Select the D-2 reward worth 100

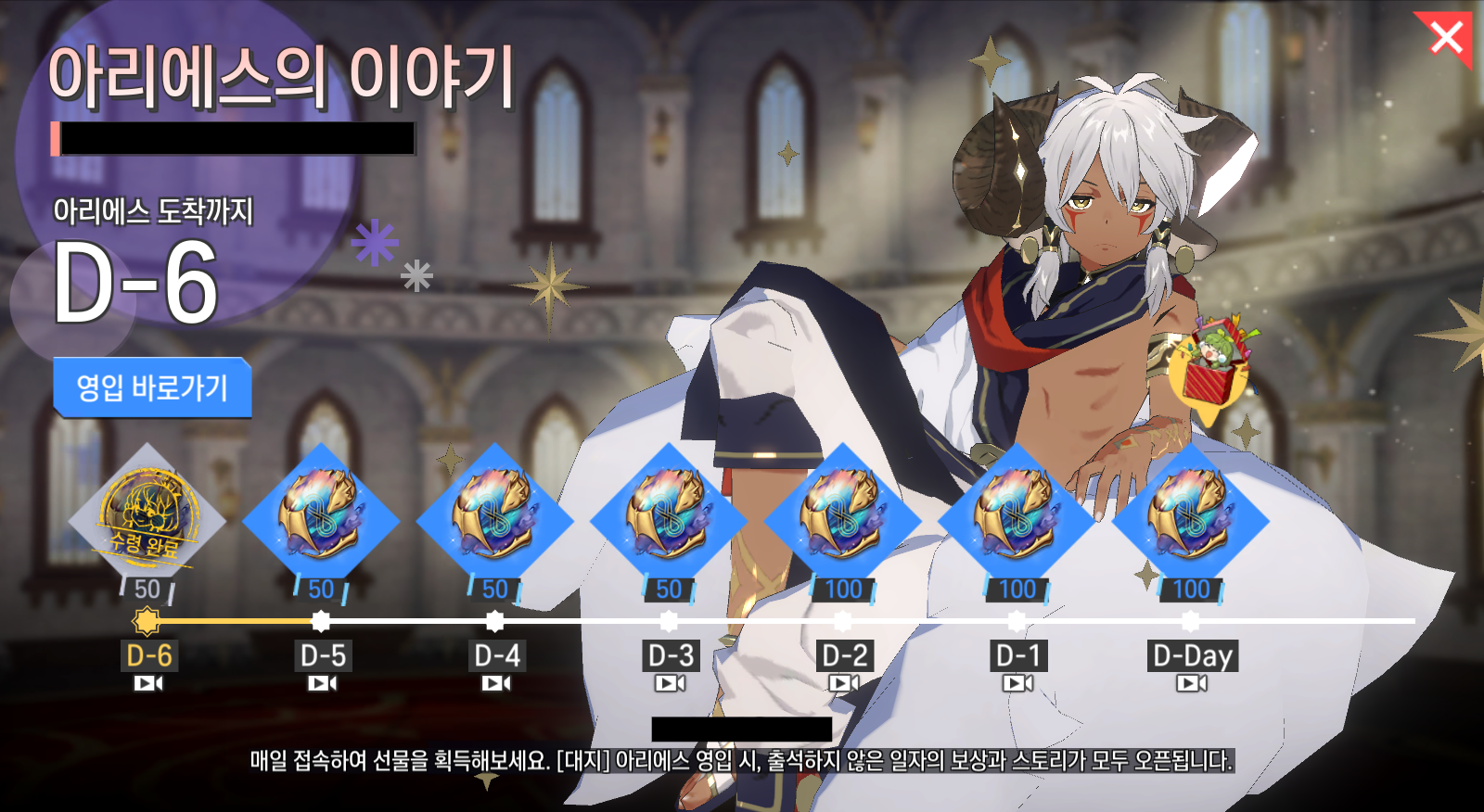click(842, 519)
